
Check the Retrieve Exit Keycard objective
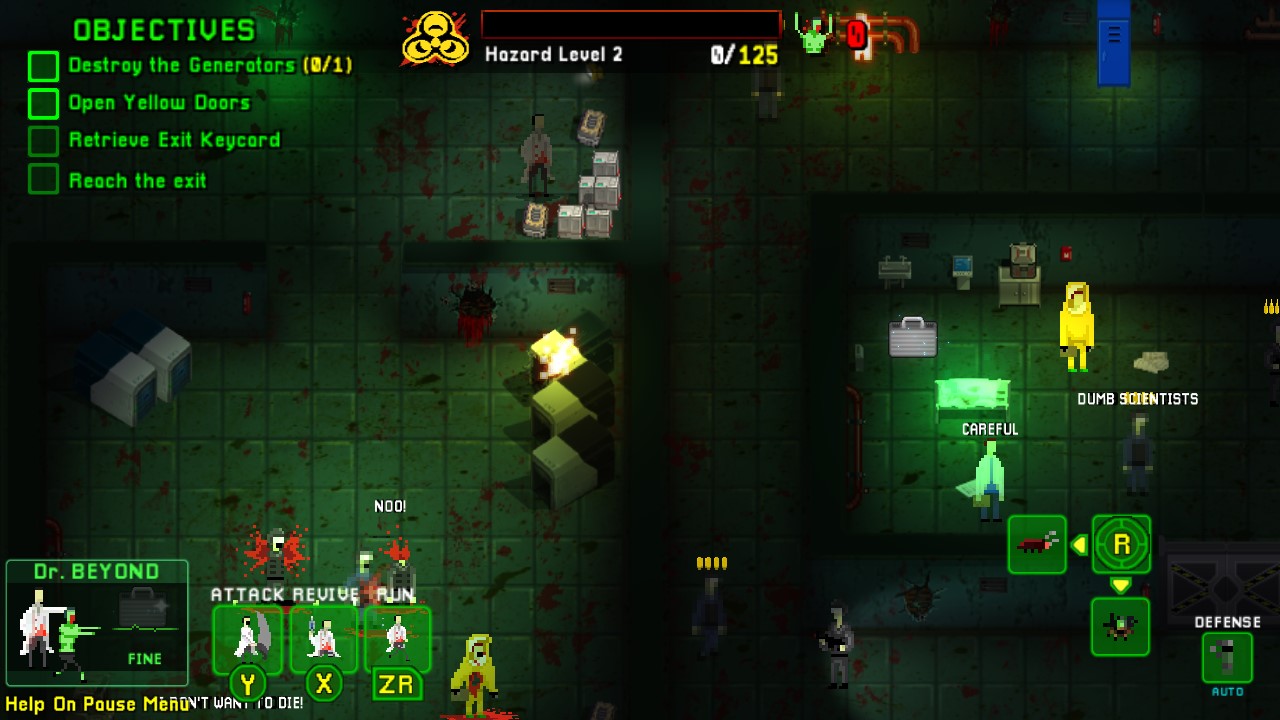click(x=42, y=141)
